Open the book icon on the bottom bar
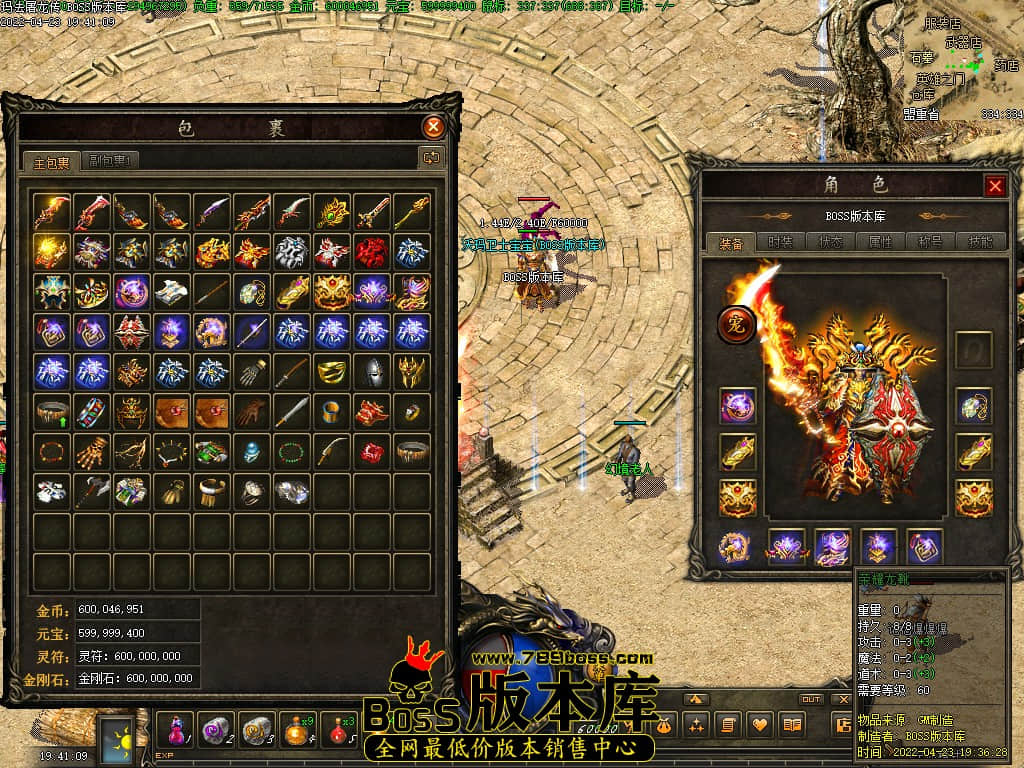This screenshot has width=1024, height=768. pos(793,723)
